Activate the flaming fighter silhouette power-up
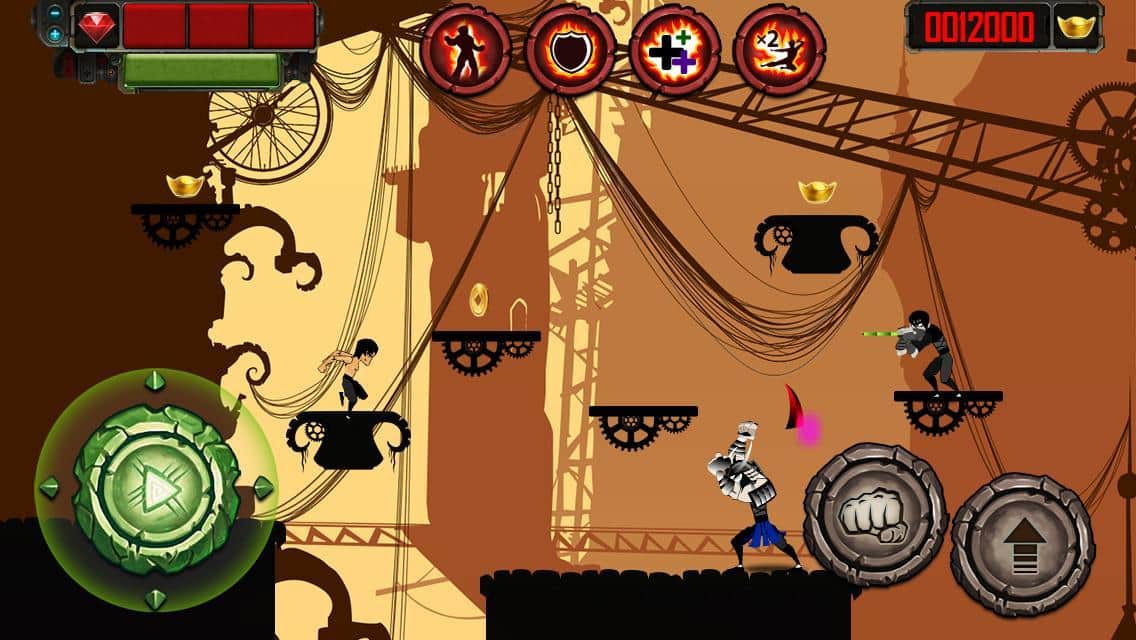The width and height of the screenshot is (1136, 640). 467,50
